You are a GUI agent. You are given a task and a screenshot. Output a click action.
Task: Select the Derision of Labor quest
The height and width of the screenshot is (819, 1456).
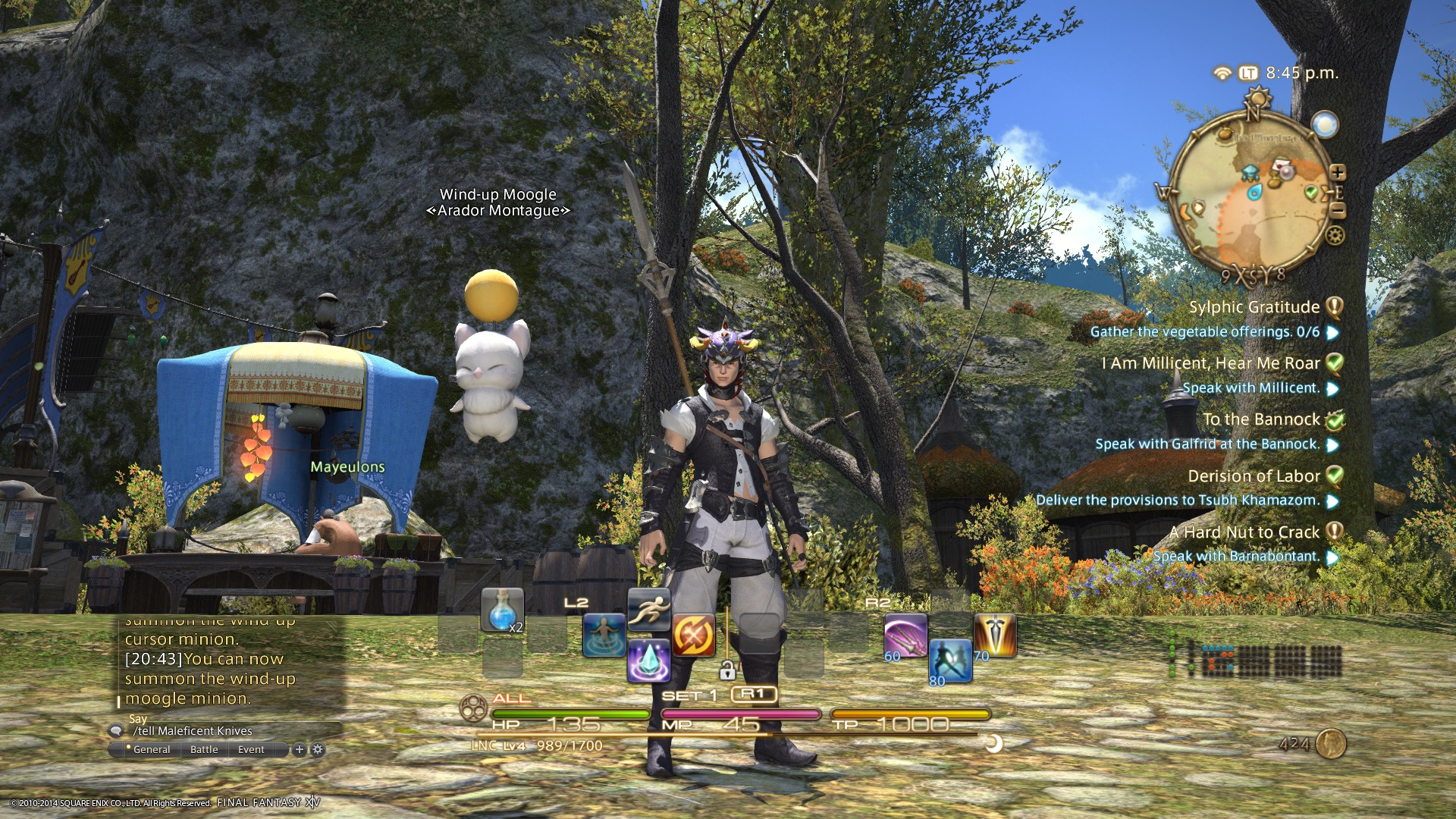click(x=1254, y=476)
